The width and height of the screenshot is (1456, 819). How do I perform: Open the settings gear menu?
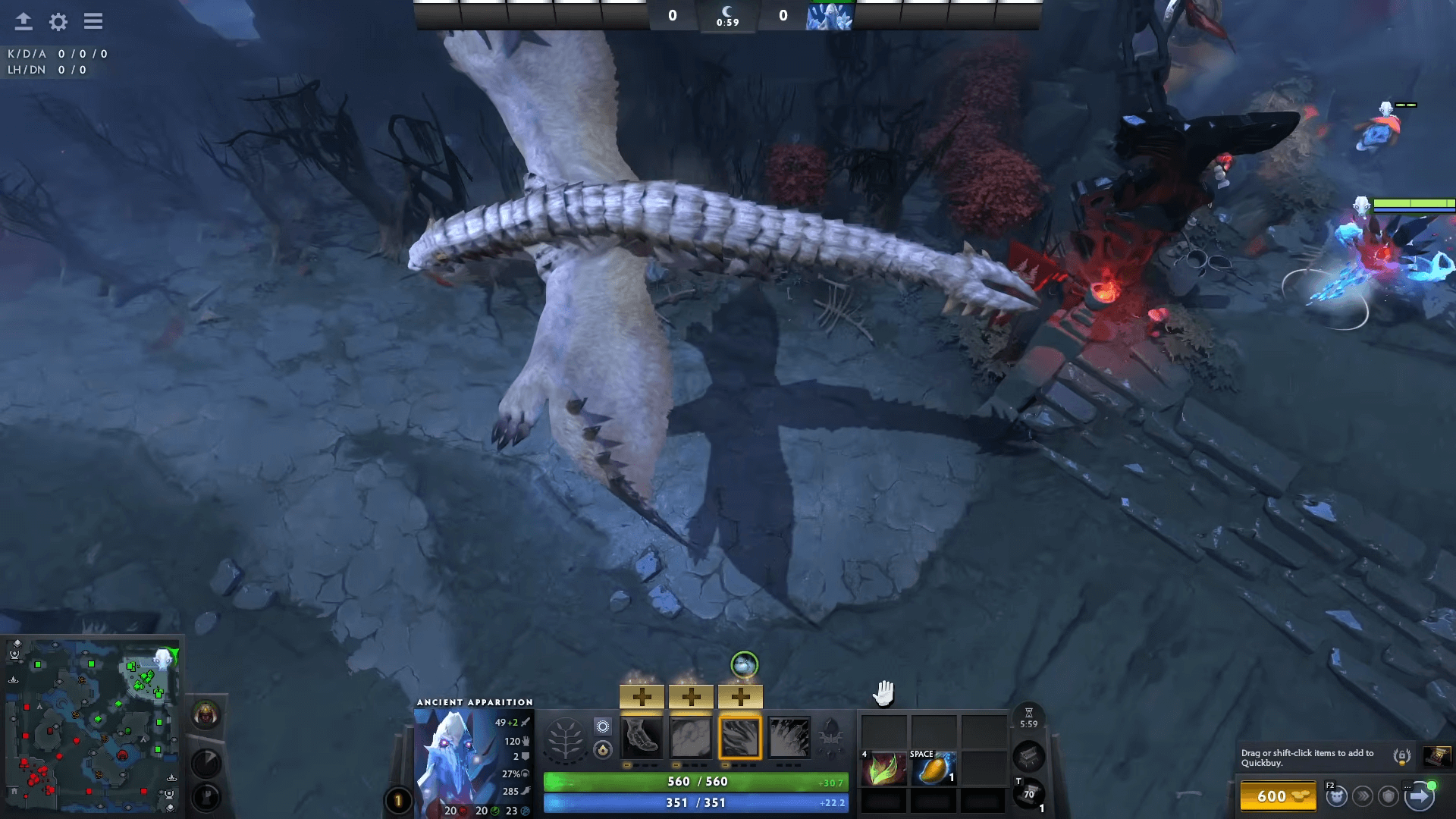point(58,22)
